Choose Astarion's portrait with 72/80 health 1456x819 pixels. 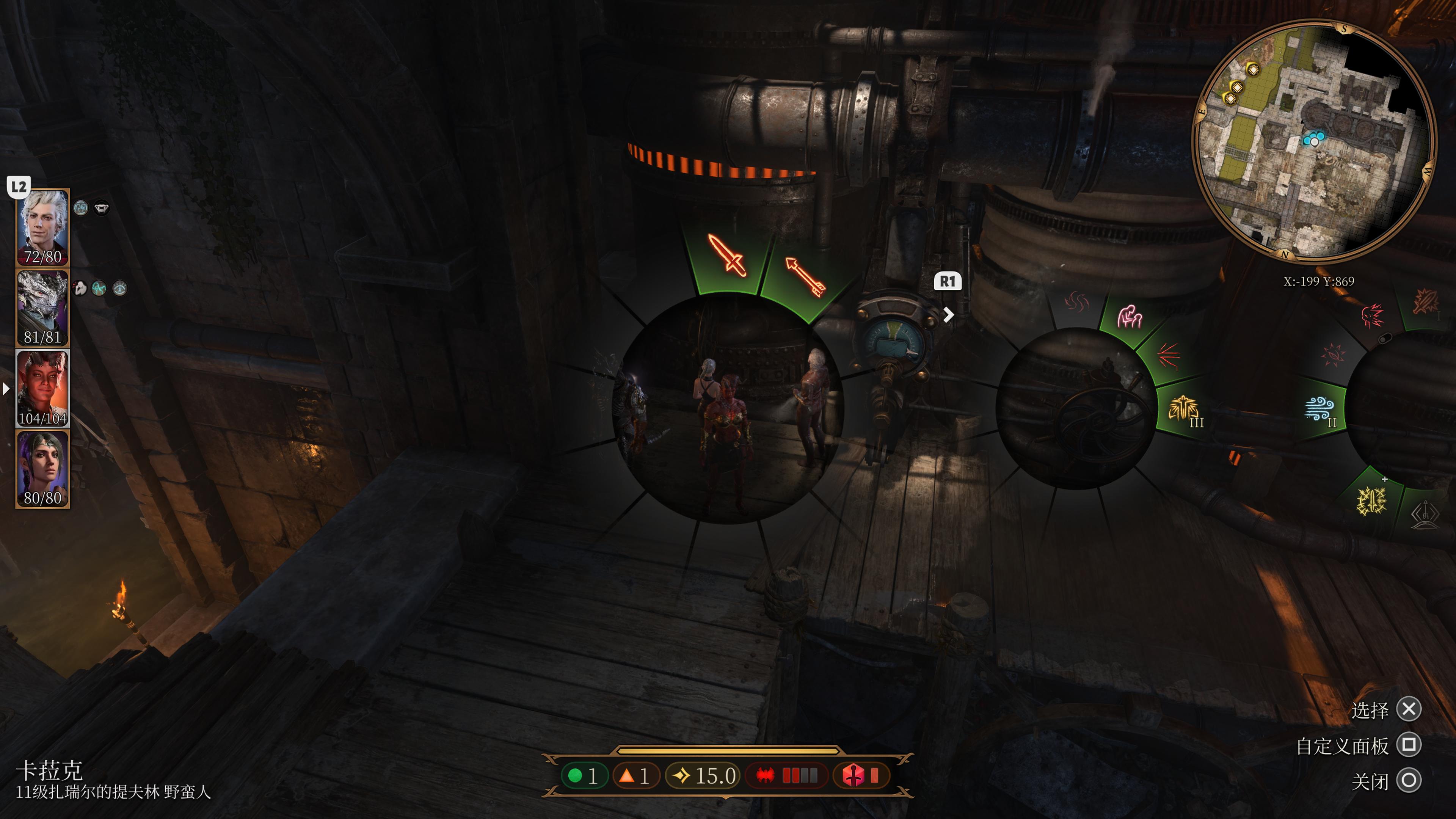pos(42,227)
